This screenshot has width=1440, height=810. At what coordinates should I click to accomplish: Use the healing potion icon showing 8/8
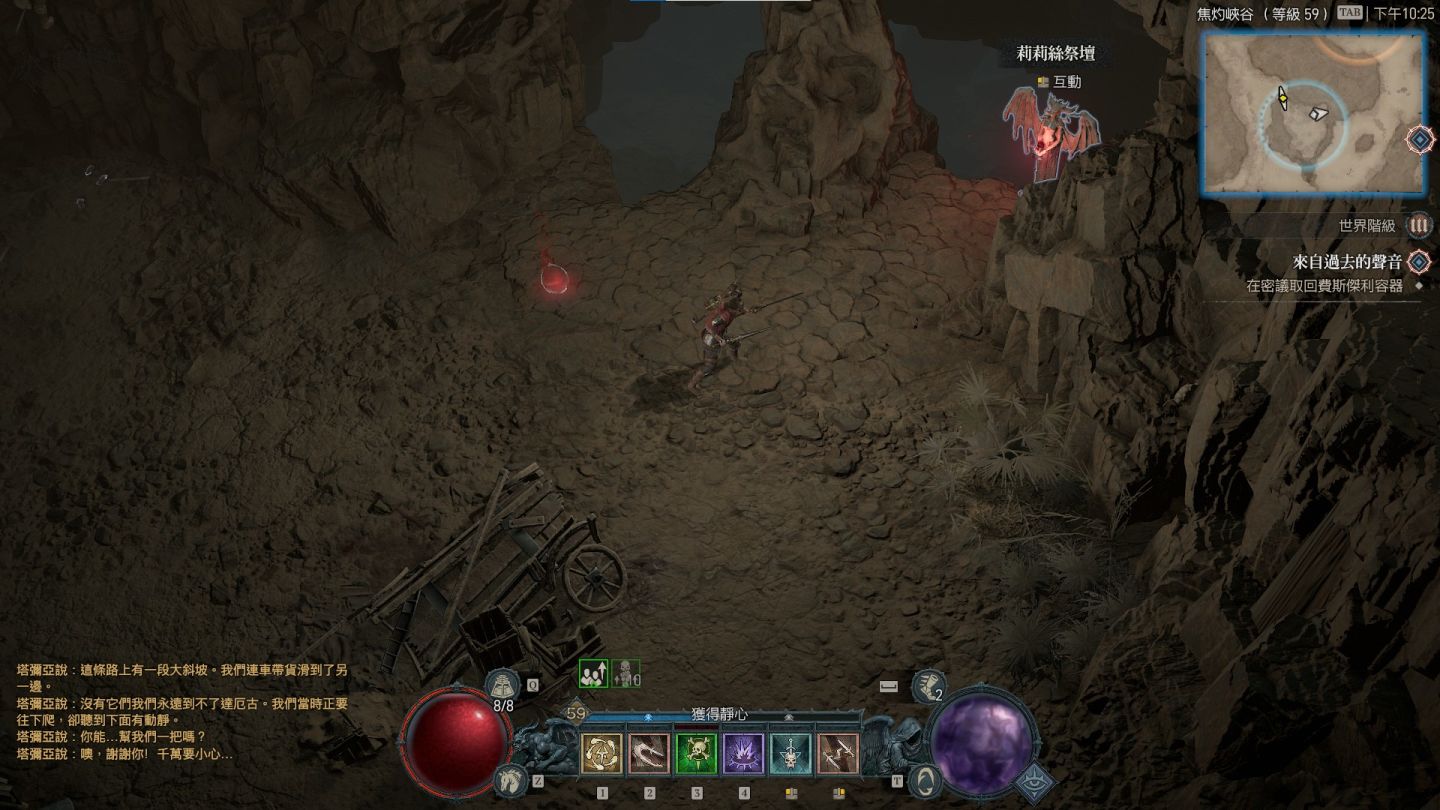502,687
